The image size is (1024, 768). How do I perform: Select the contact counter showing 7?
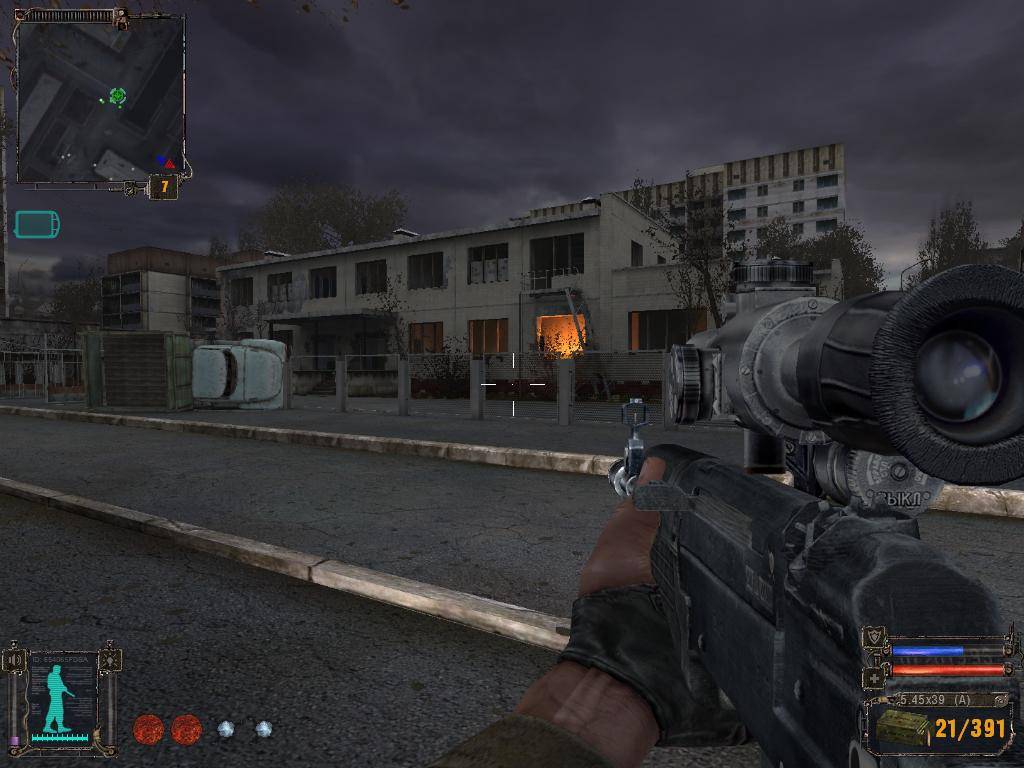pyautogui.click(x=163, y=187)
